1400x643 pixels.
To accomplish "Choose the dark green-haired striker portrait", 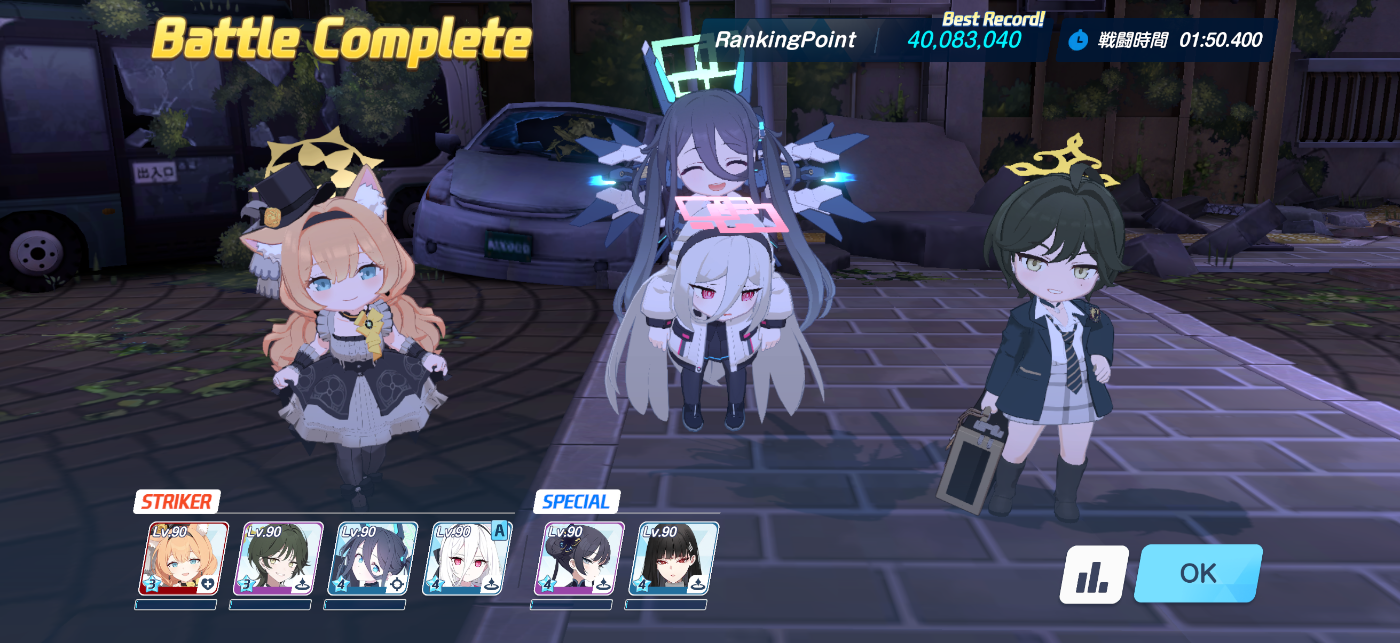I will pos(276,558).
